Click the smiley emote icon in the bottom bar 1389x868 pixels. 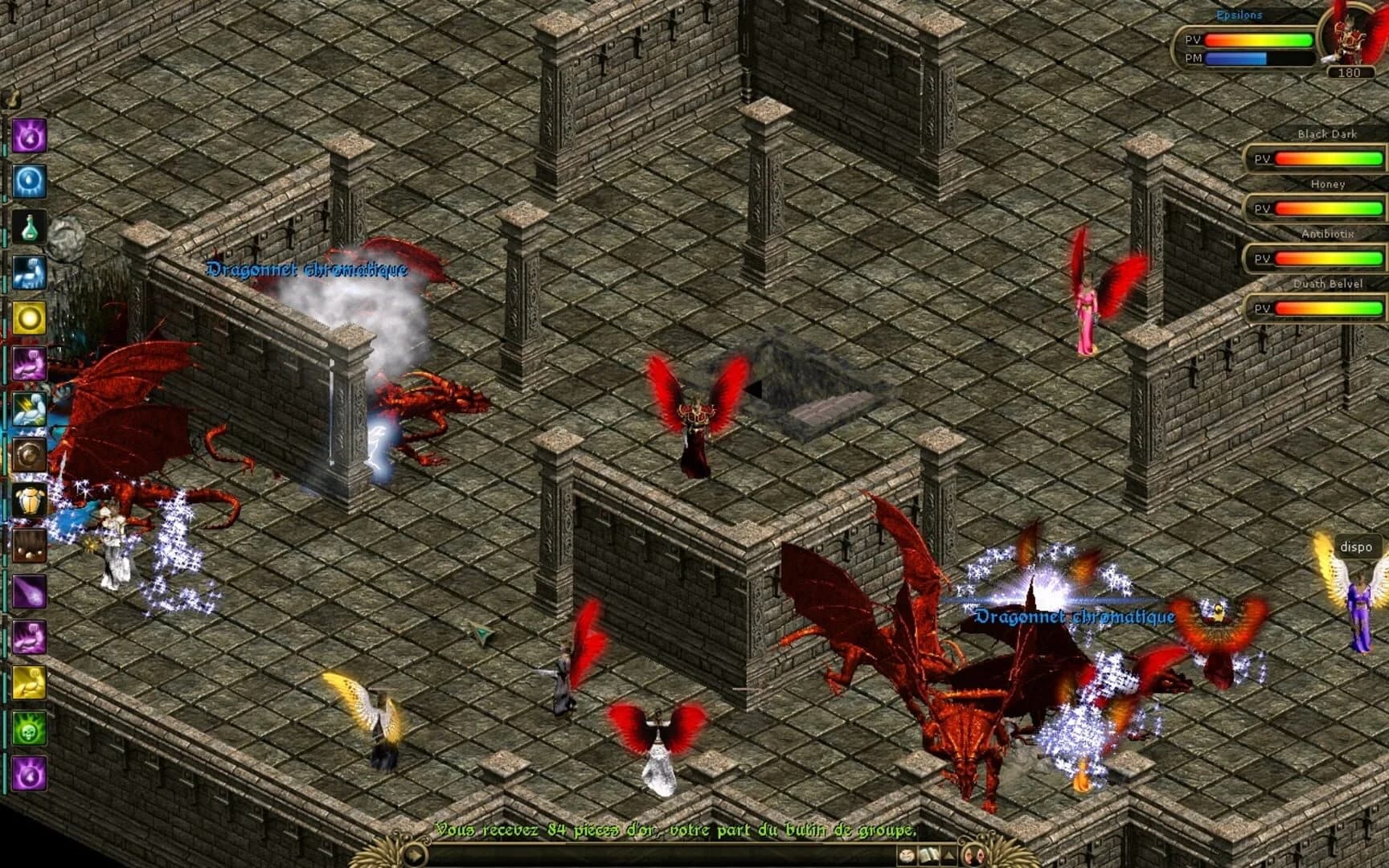pyautogui.click(x=907, y=855)
